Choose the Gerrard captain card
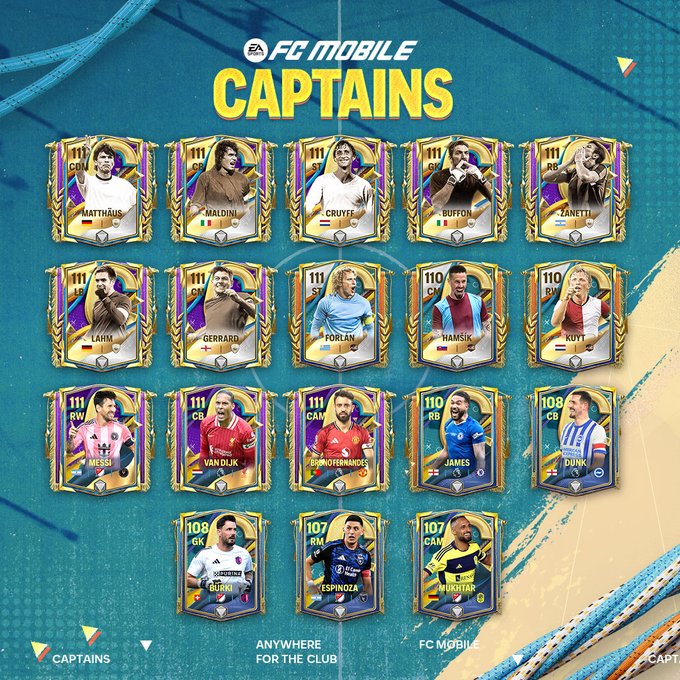This screenshot has height=680, width=680. tap(219, 314)
